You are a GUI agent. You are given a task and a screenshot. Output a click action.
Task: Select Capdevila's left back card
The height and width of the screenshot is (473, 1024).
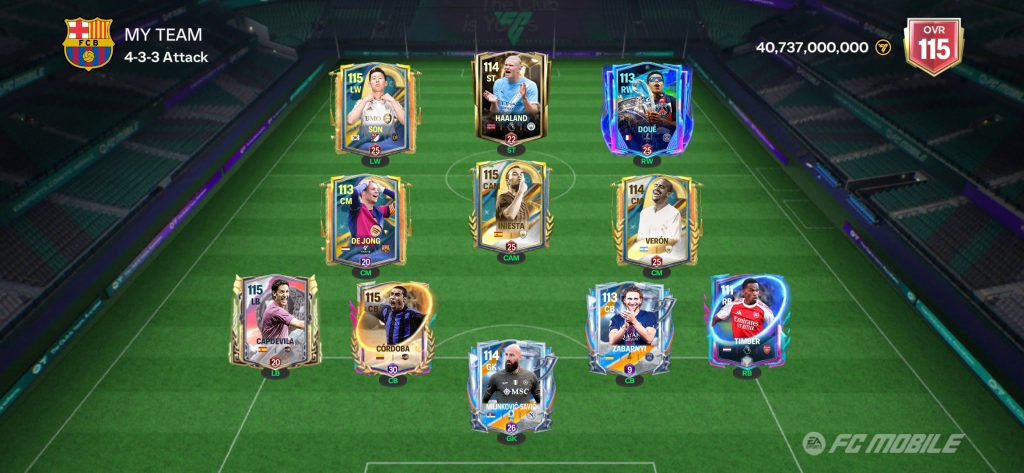click(x=275, y=322)
